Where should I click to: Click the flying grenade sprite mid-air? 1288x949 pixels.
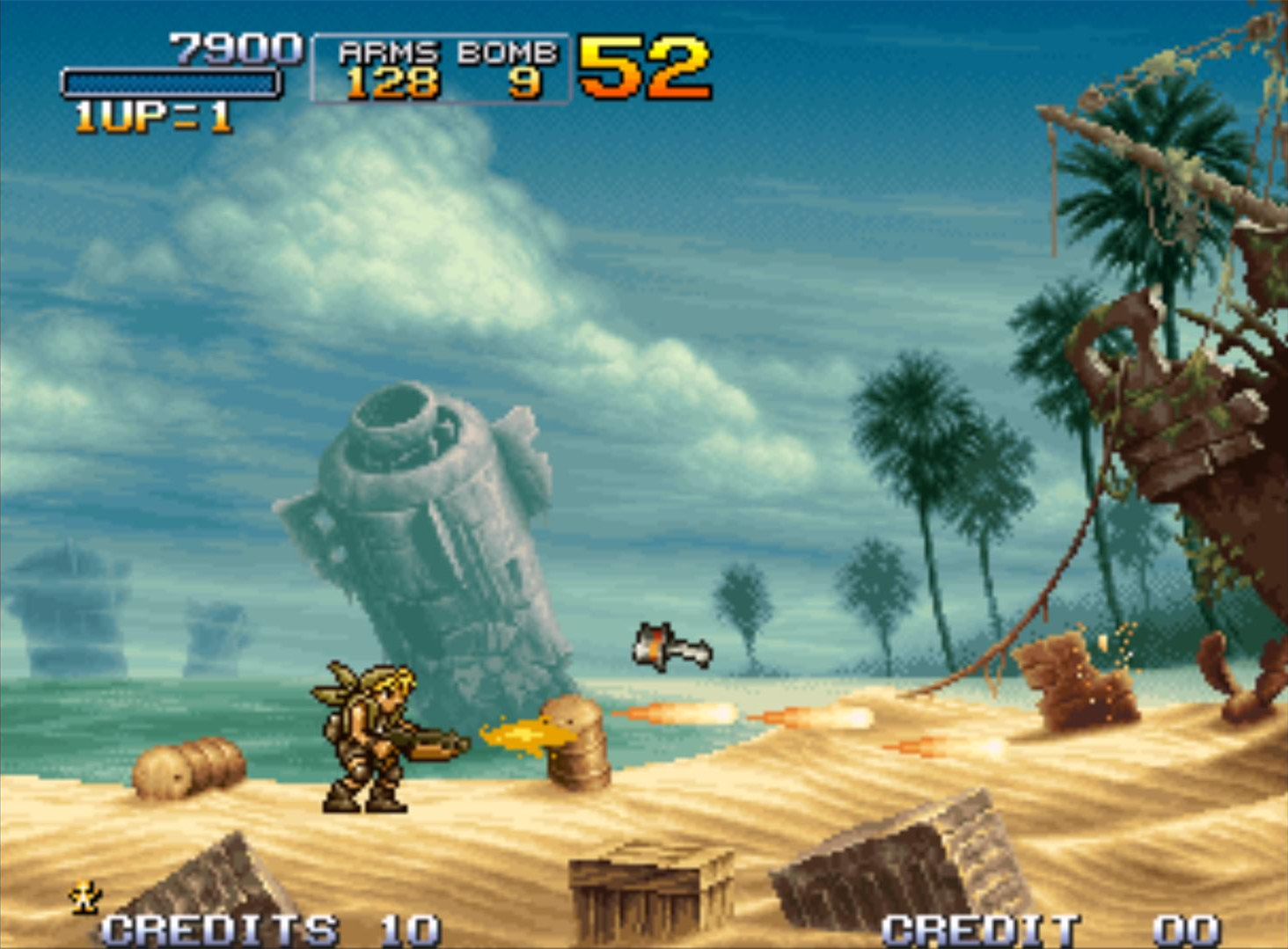tap(670, 648)
